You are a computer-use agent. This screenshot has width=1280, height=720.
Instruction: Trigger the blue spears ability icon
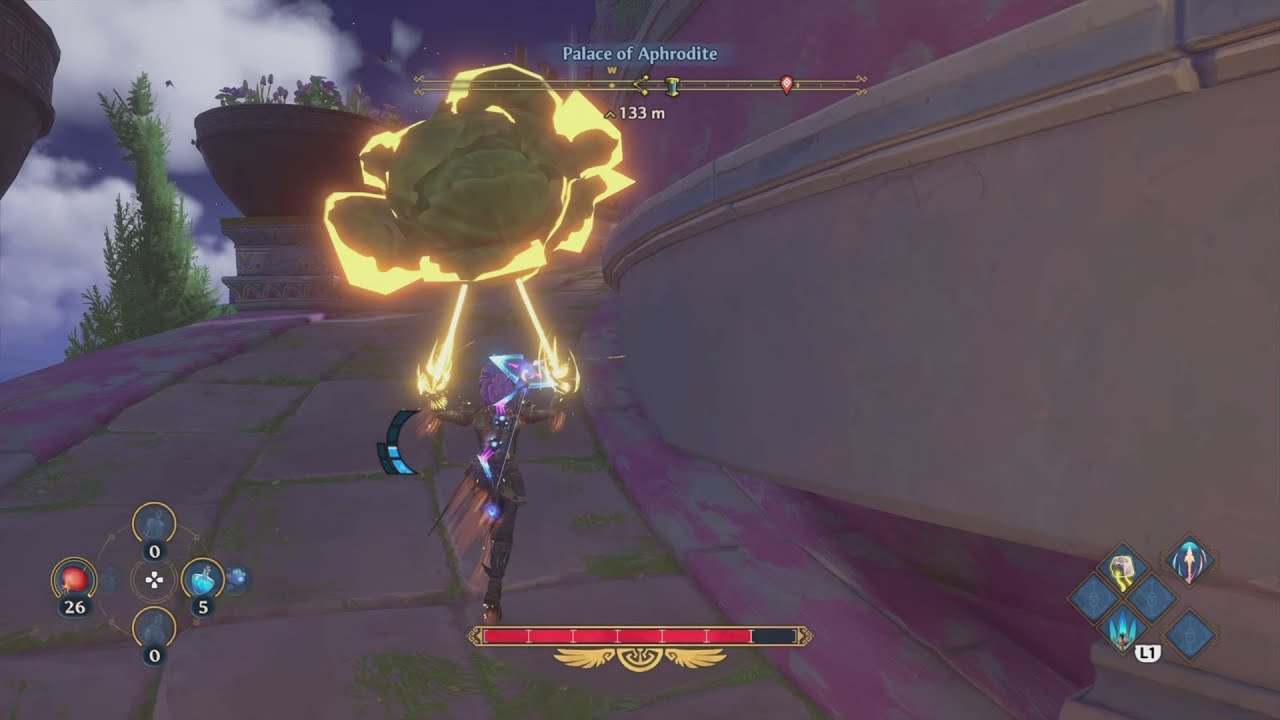[x=1122, y=628]
